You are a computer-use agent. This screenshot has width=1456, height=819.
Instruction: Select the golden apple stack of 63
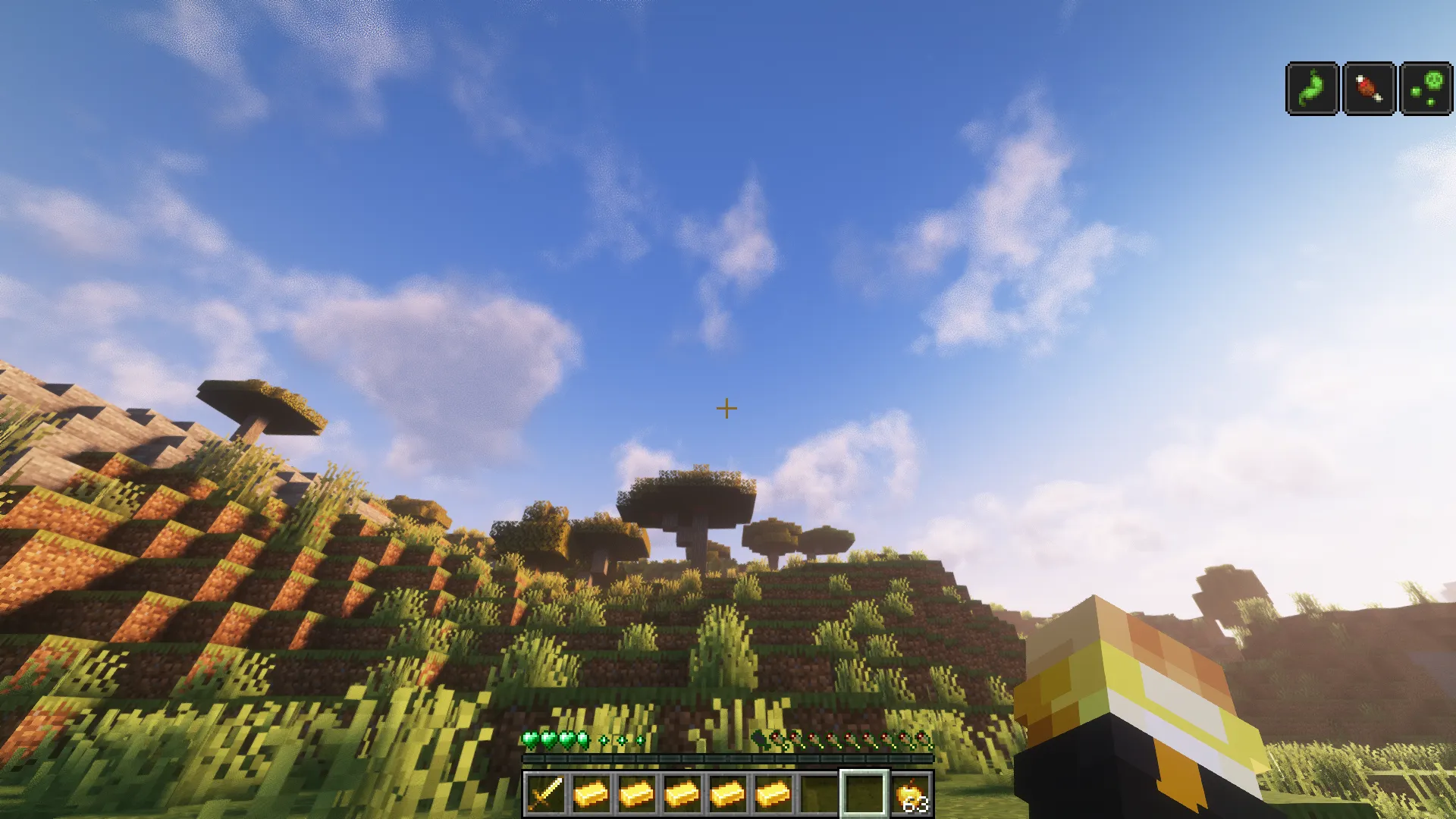914,792
